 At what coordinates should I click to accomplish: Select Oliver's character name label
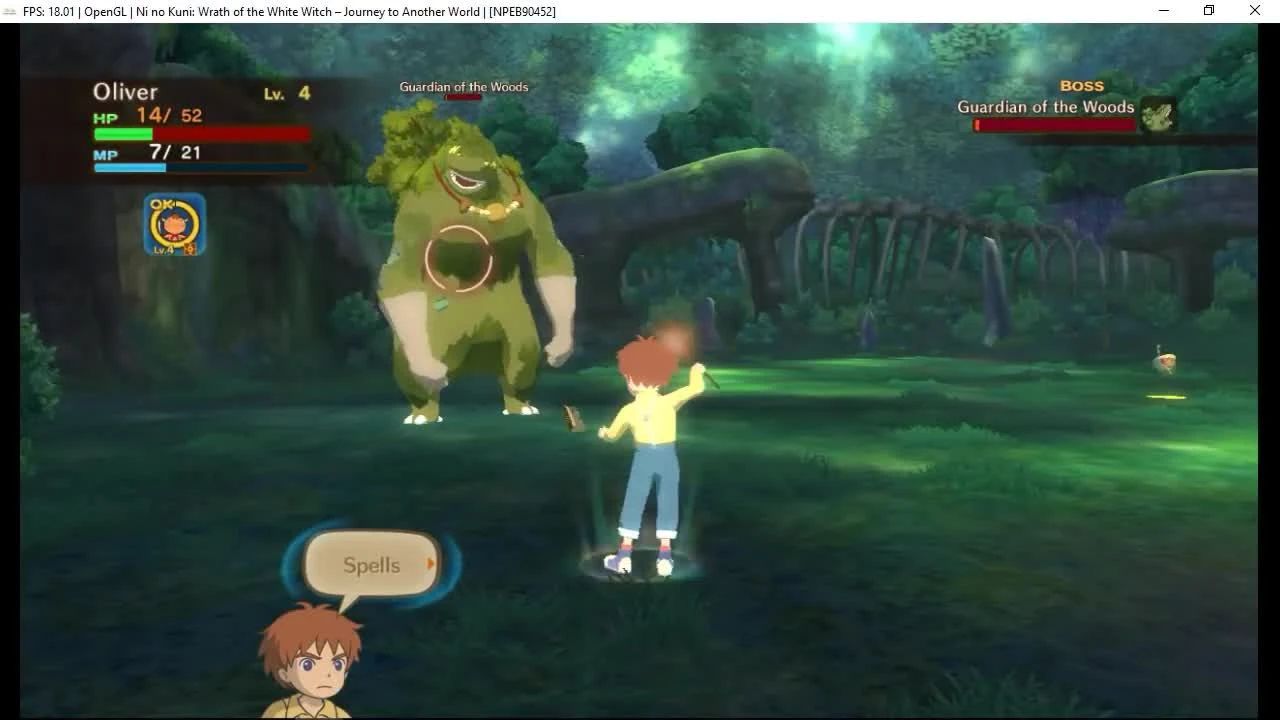click(x=125, y=91)
